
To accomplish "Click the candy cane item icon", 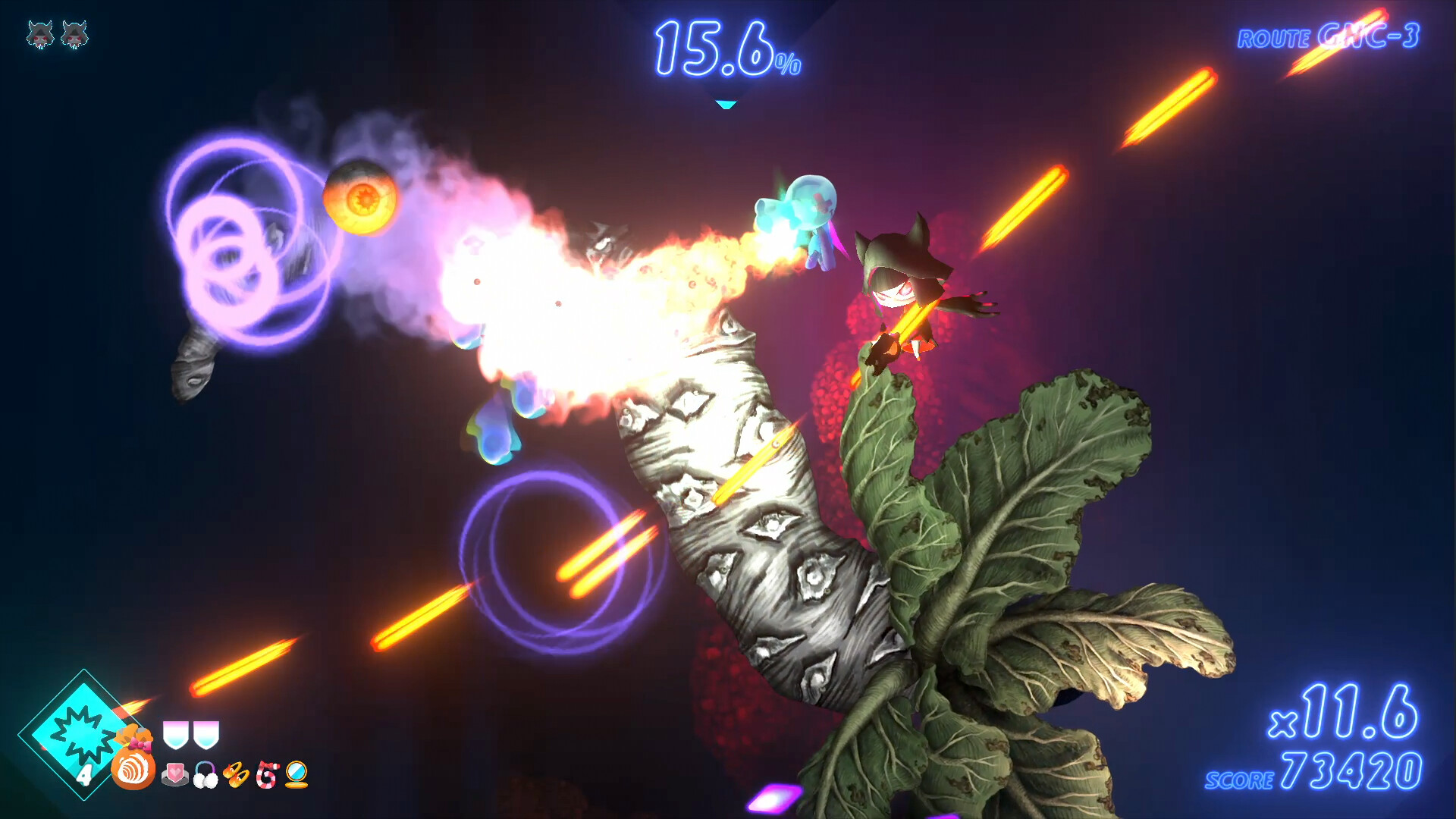I will tap(267, 775).
